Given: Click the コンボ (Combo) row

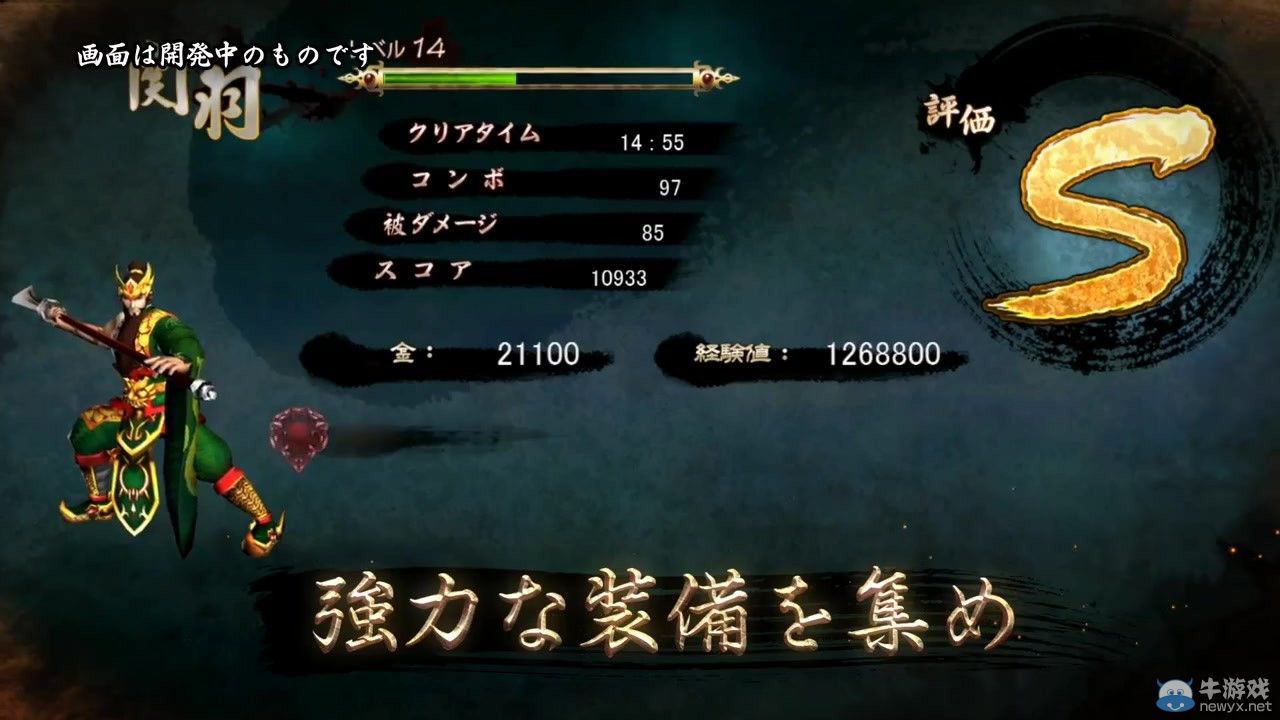Looking at the screenshot, I should pyautogui.click(x=460, y=180).
